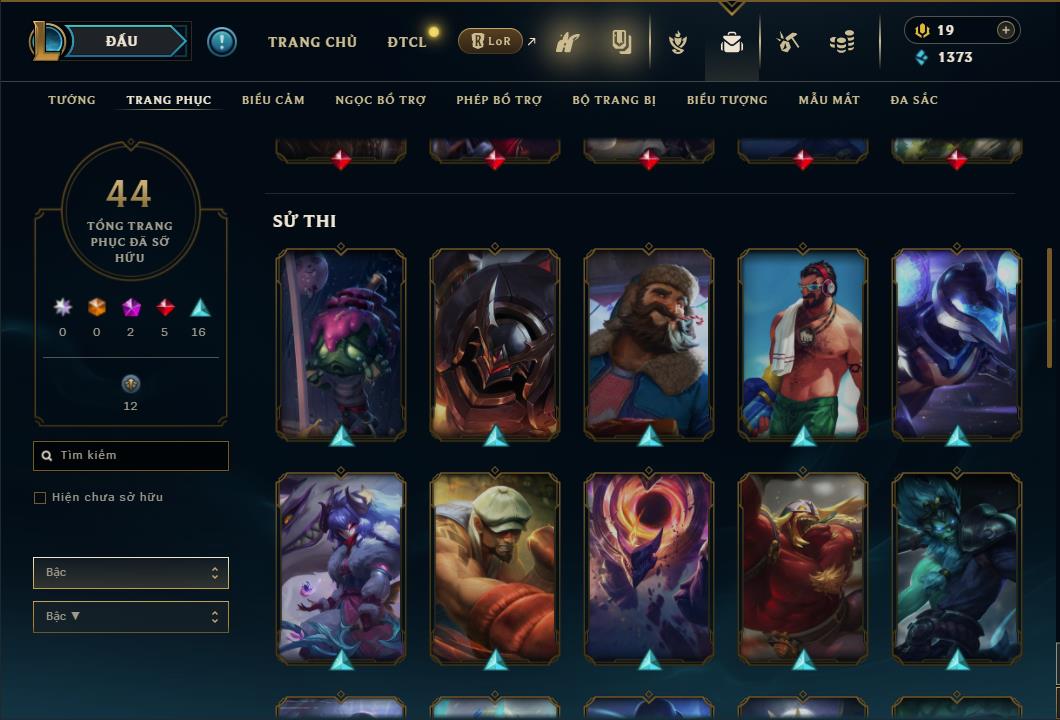Open the BIỂU TƯỢNG tab

click(x=727, y=100)
